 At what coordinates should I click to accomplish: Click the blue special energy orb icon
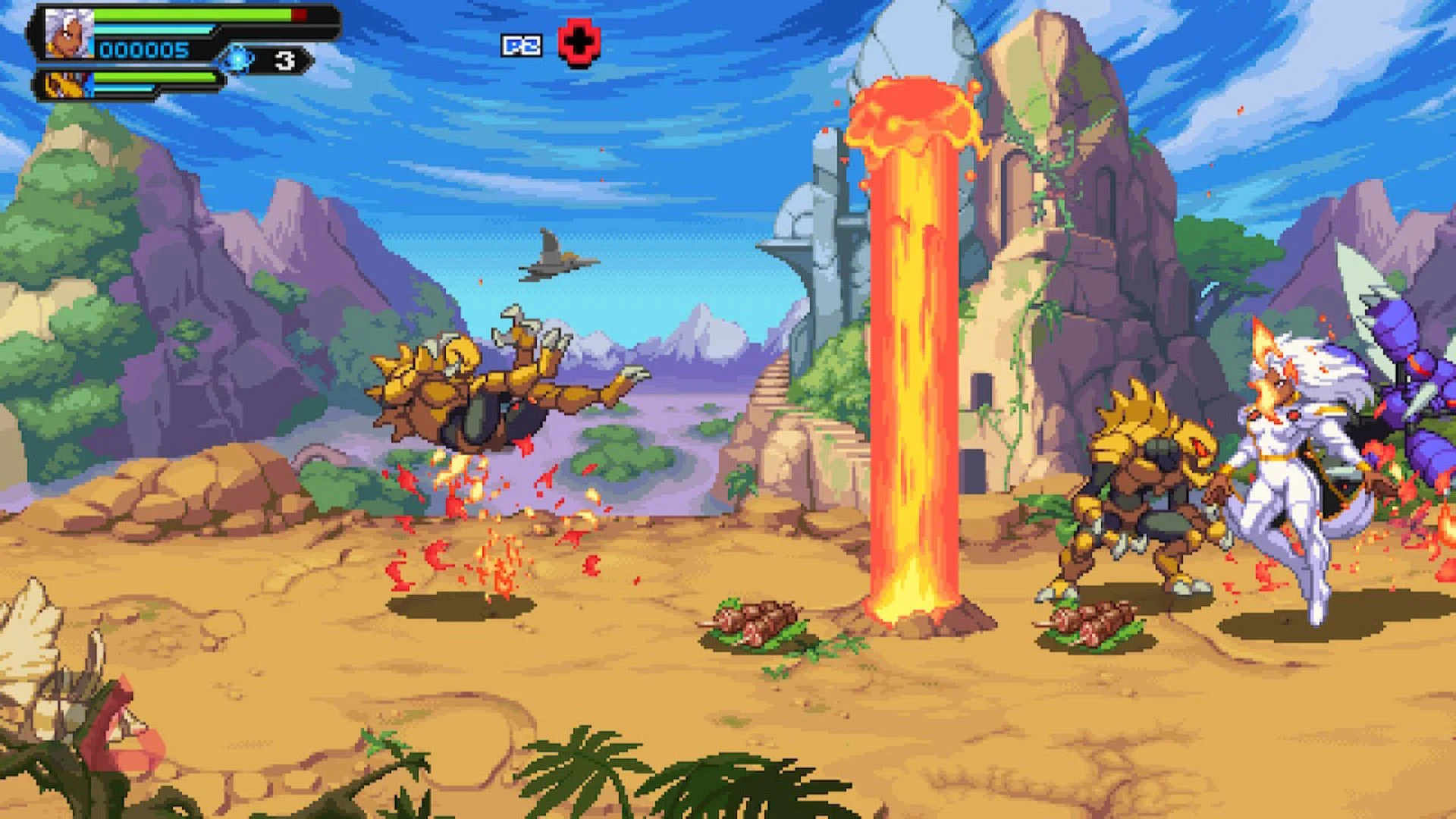238,59
